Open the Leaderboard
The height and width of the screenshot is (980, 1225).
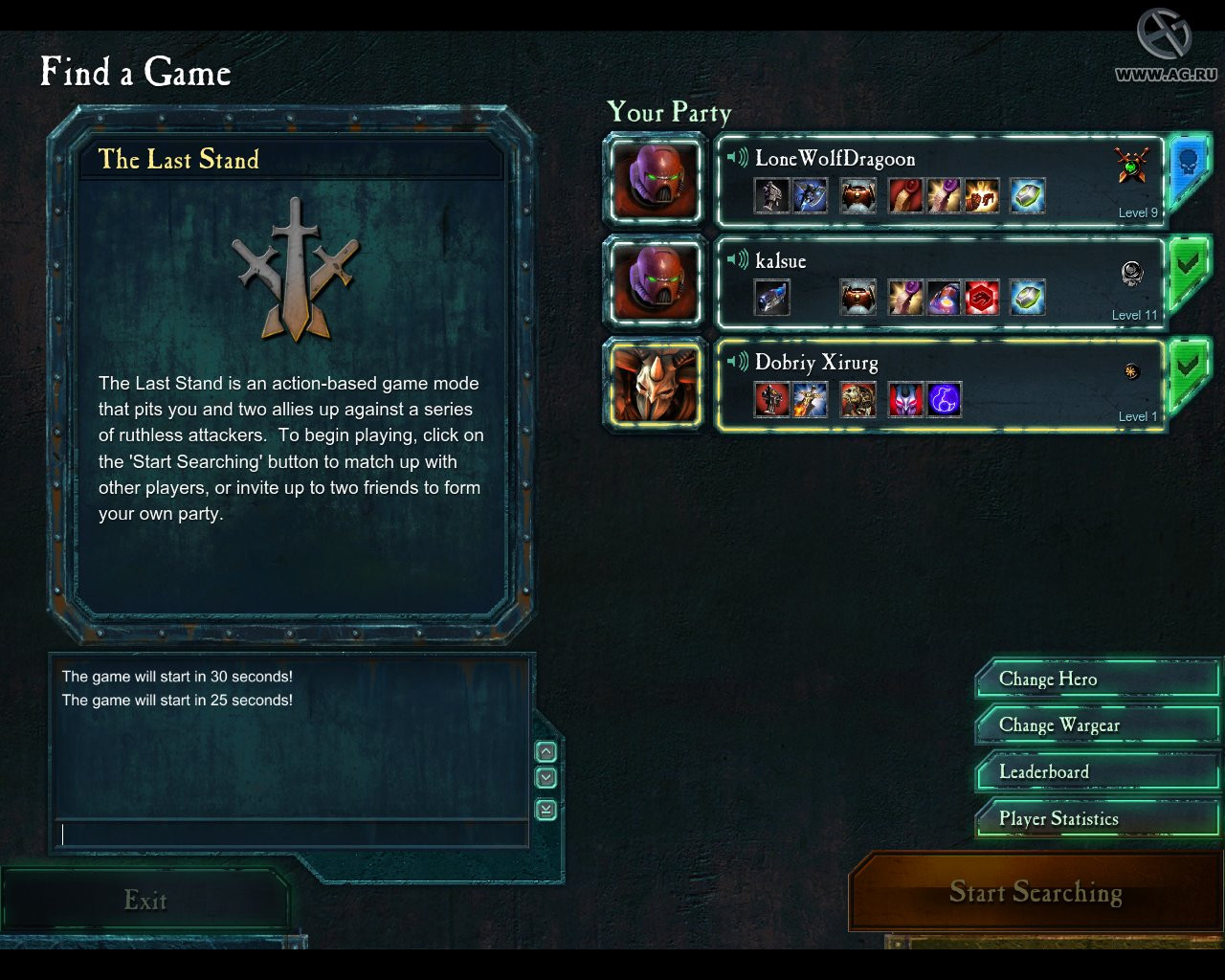1097,772
